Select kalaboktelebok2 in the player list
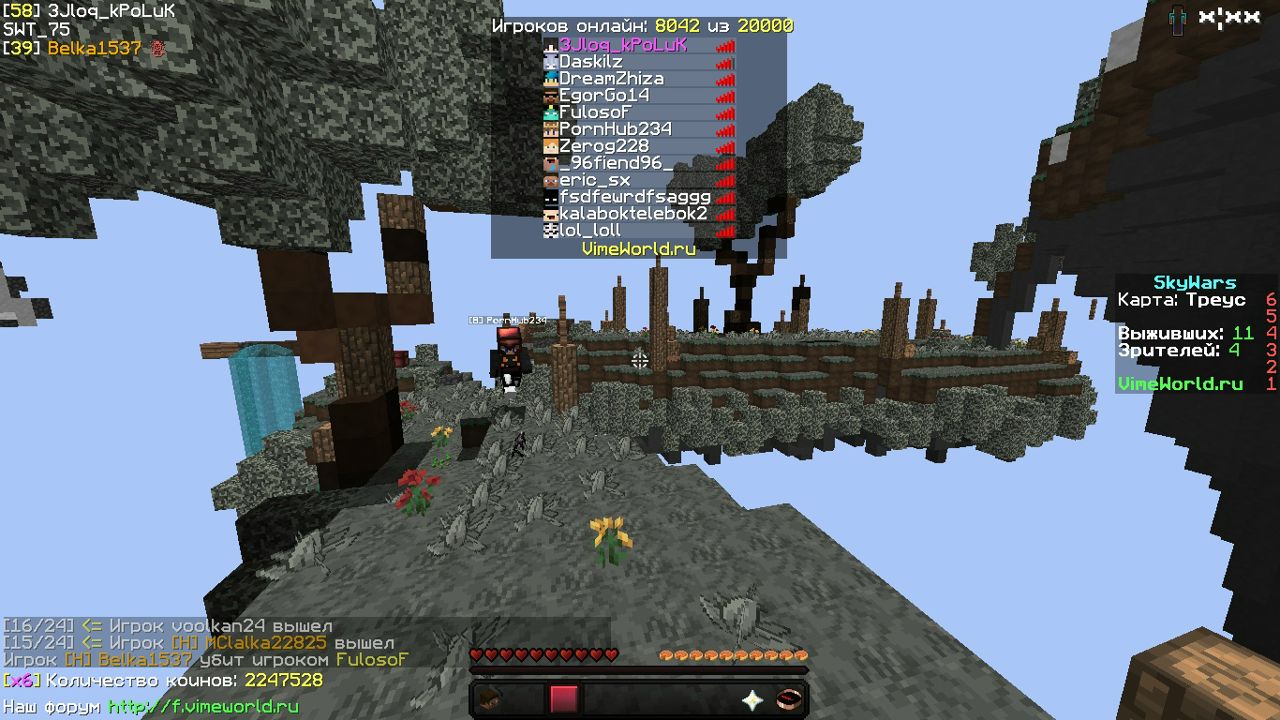The height and width of the screenshot is (720, 1280). (x=632, y=214)
